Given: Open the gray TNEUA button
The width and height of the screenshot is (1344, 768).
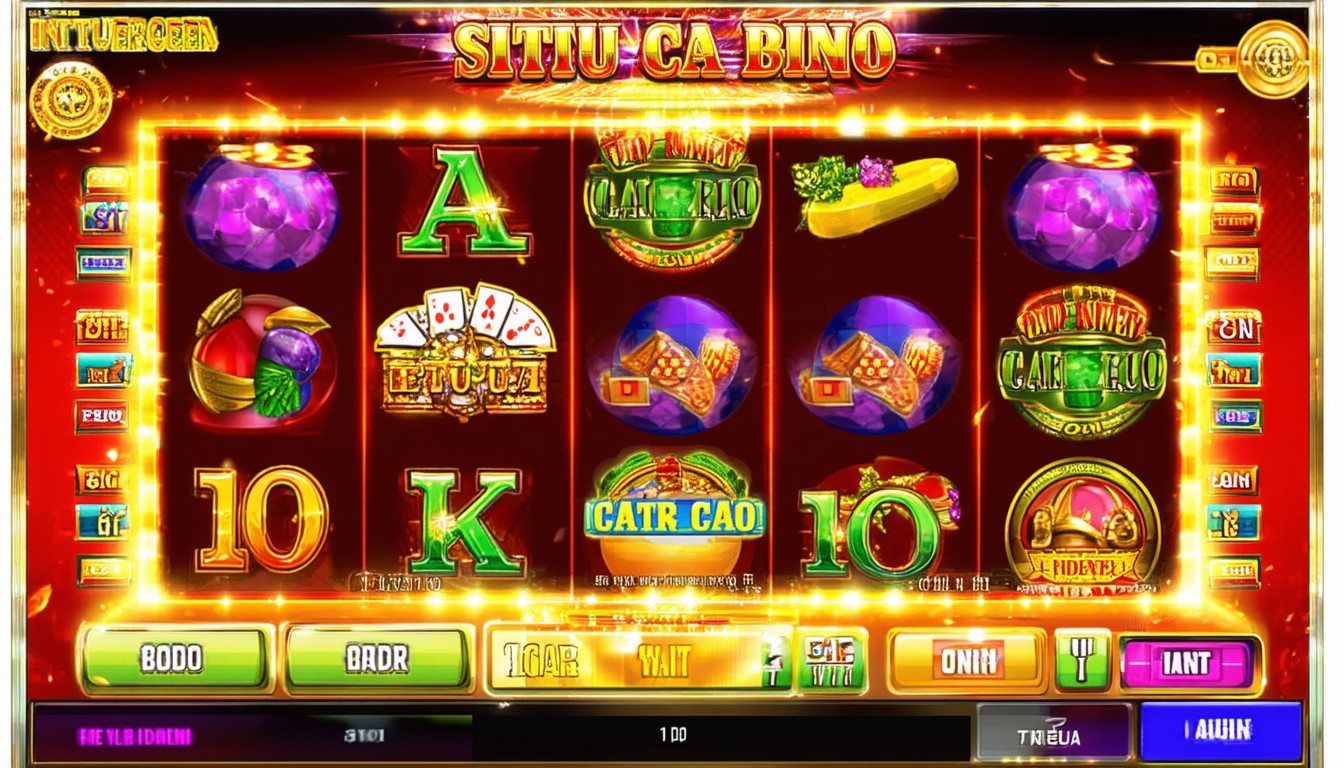Looking at the screenshot, I should pyautogui.click(x=1053, y=733).
